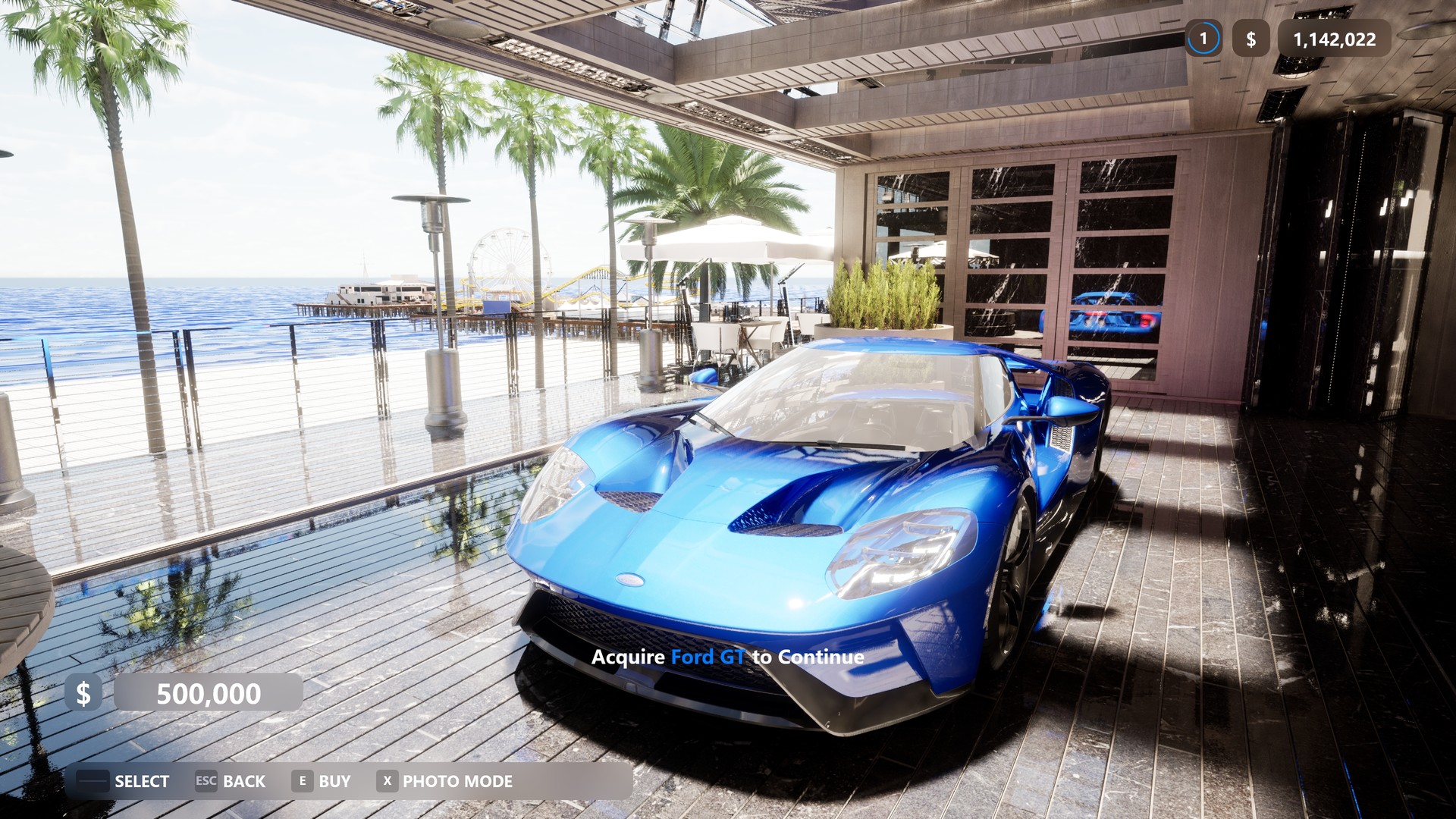Image resolution: width=1456 pixels, height=819 pixels.
Task: Click the mouse icon next to SELECT
Action: point(94,781)
